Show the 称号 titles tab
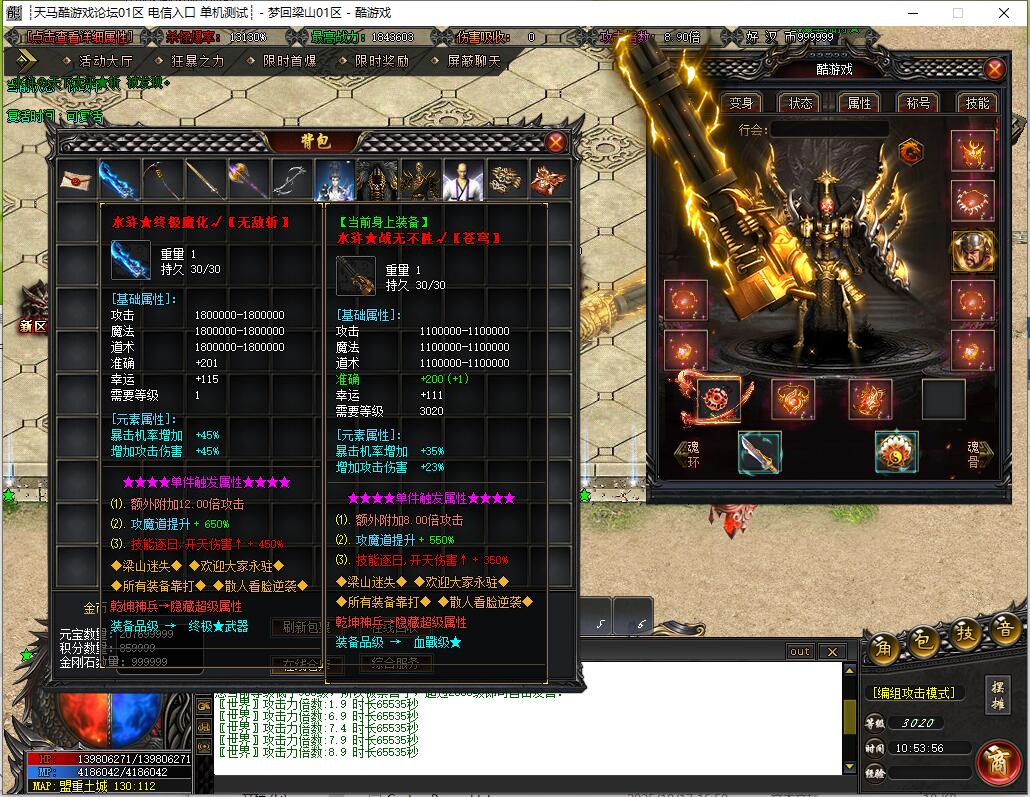Image resolution: width=1030 pixels, height=797 pixels. click(918, 103)
